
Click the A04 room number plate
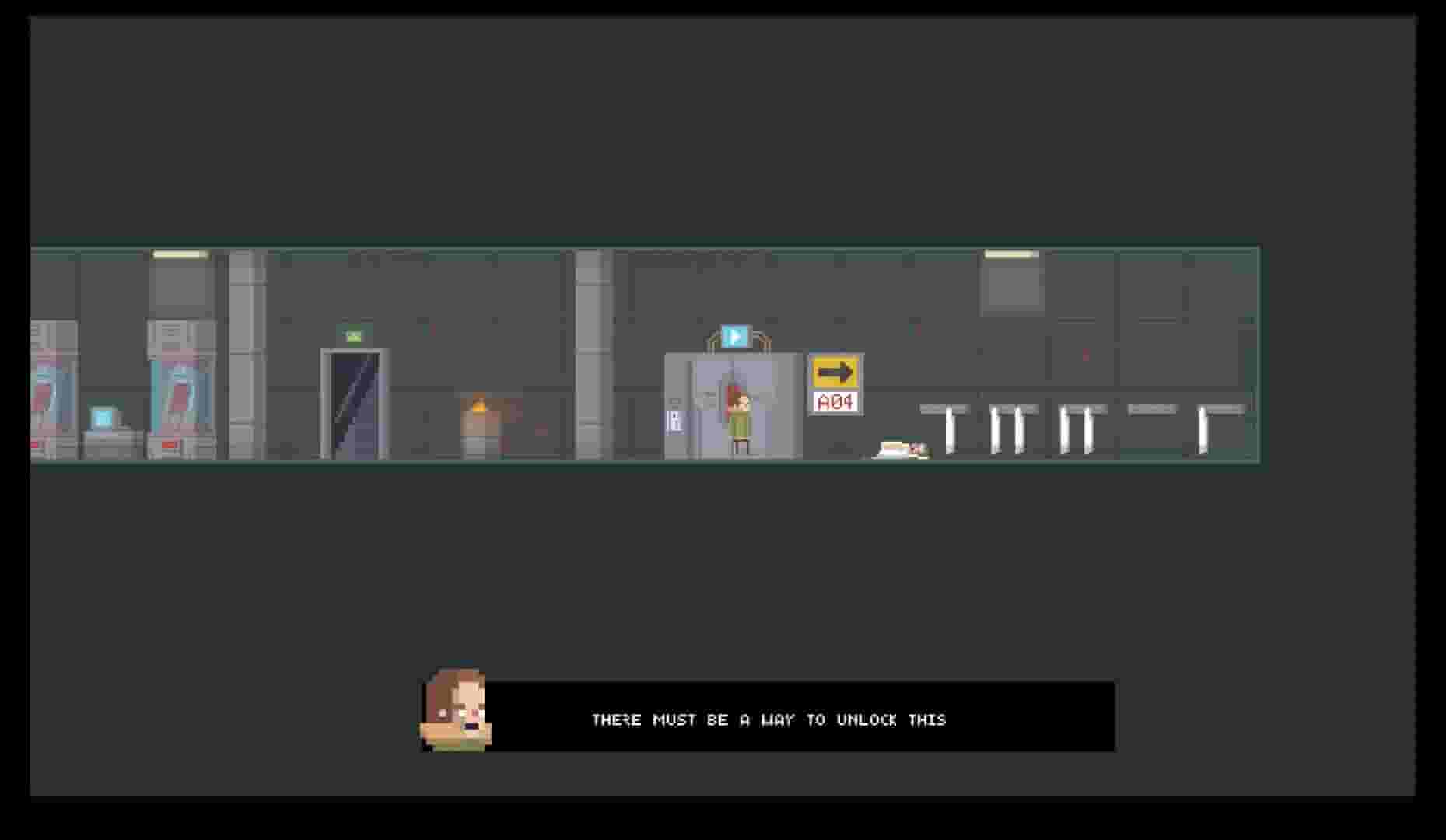[x=835, y=402]
